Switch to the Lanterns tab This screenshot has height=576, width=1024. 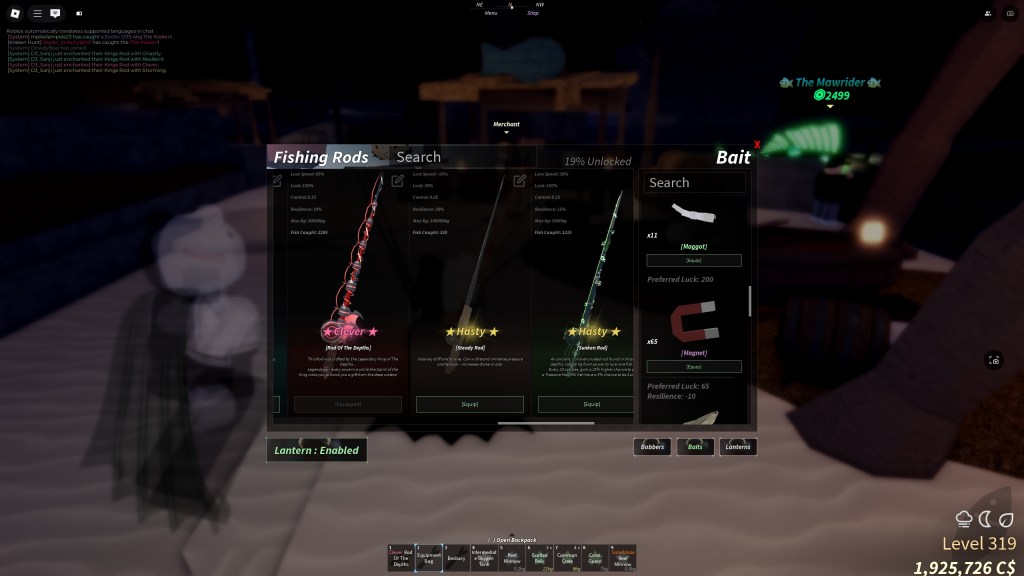coord(738,447)
